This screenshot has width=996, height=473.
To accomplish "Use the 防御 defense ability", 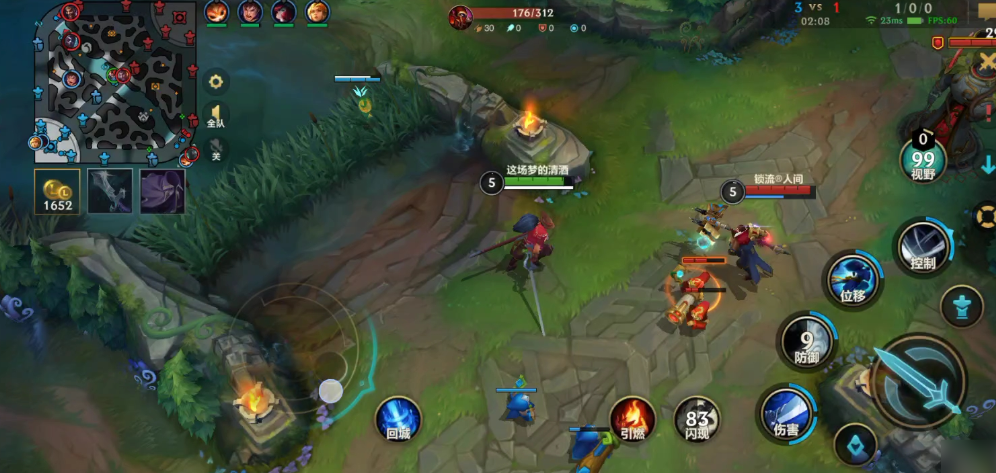I will [x=806, y=341].
